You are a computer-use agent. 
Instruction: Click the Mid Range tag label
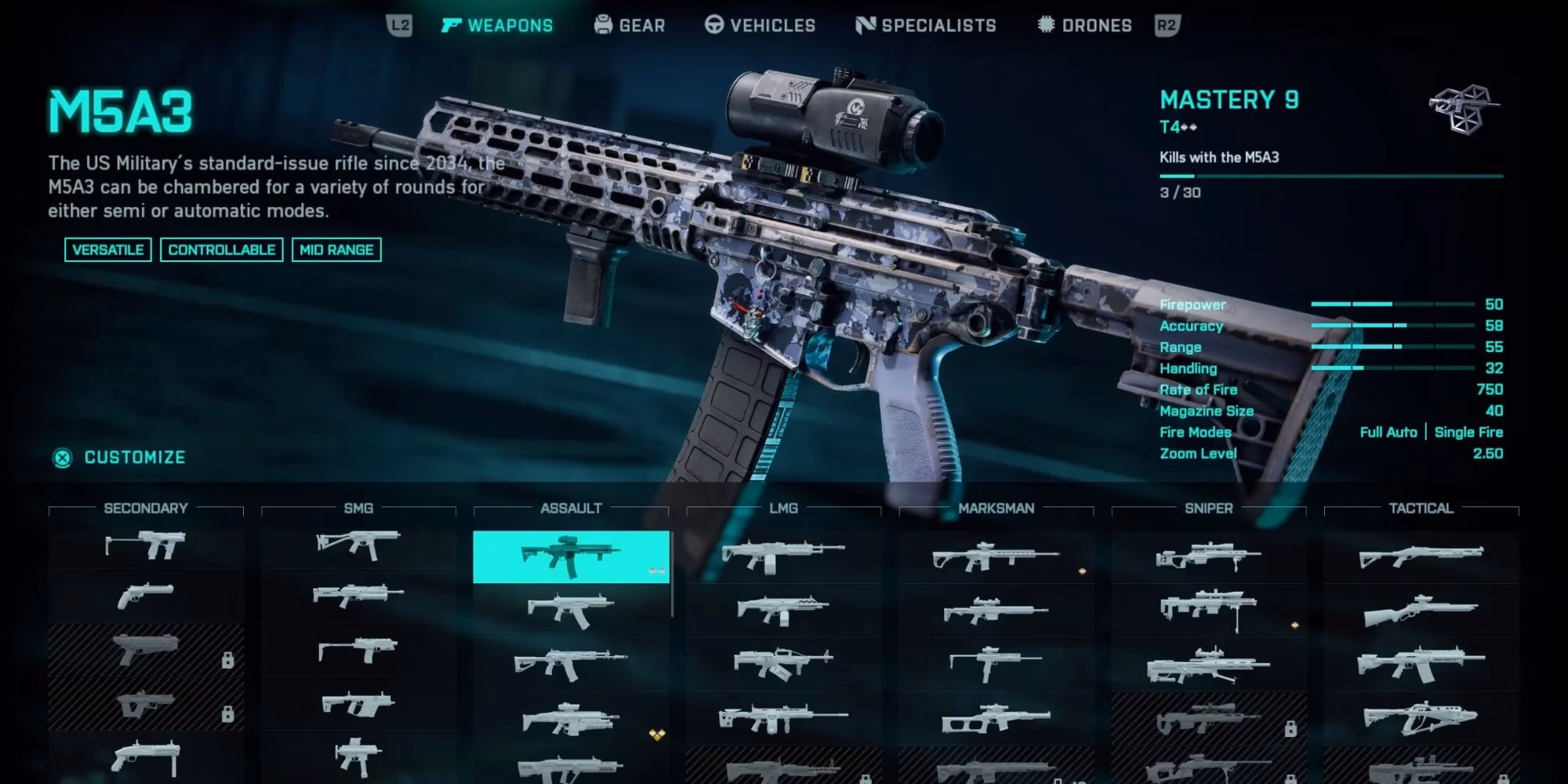(x=336, y=249)
